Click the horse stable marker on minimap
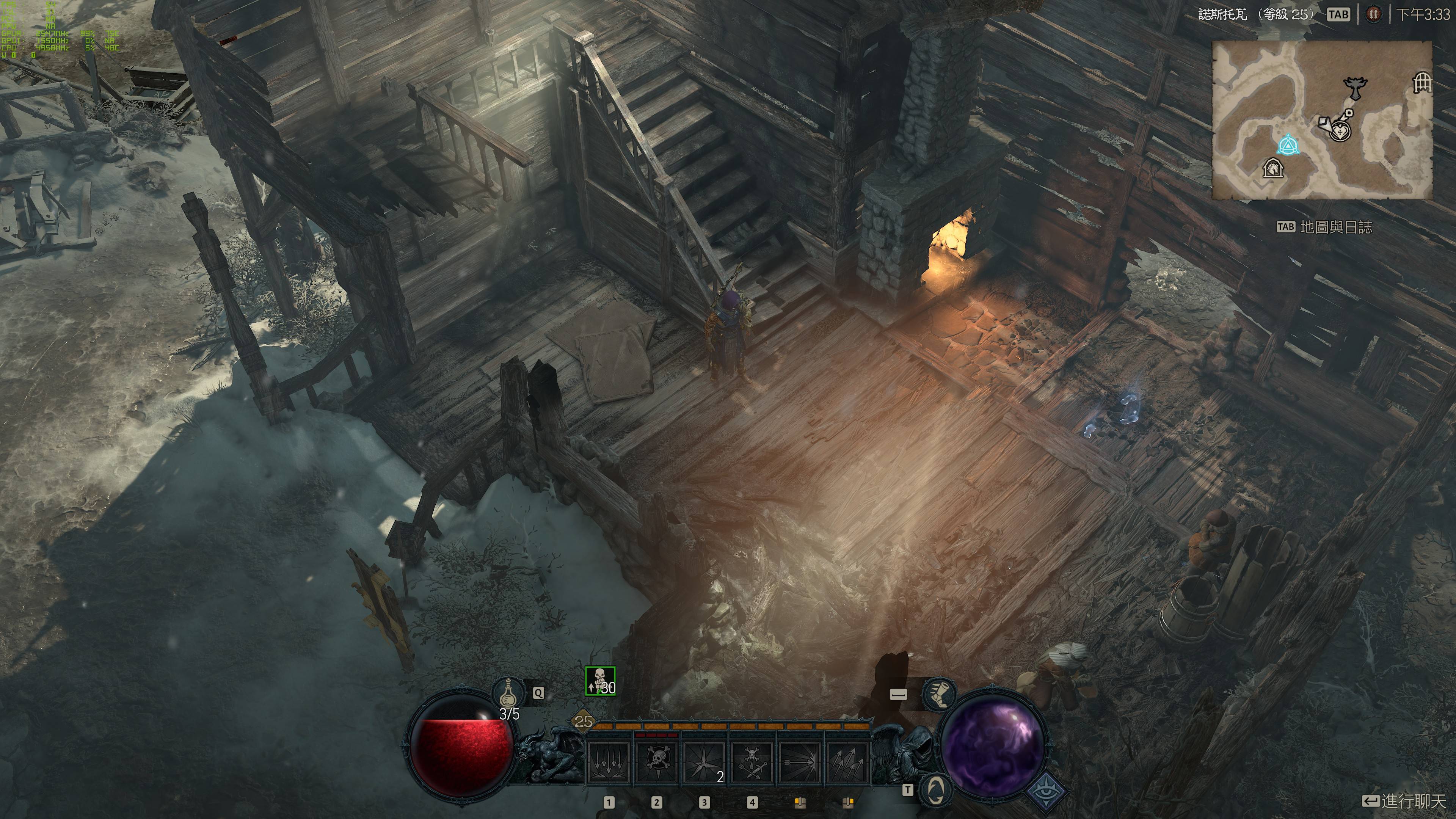 tap(1272, 168)
